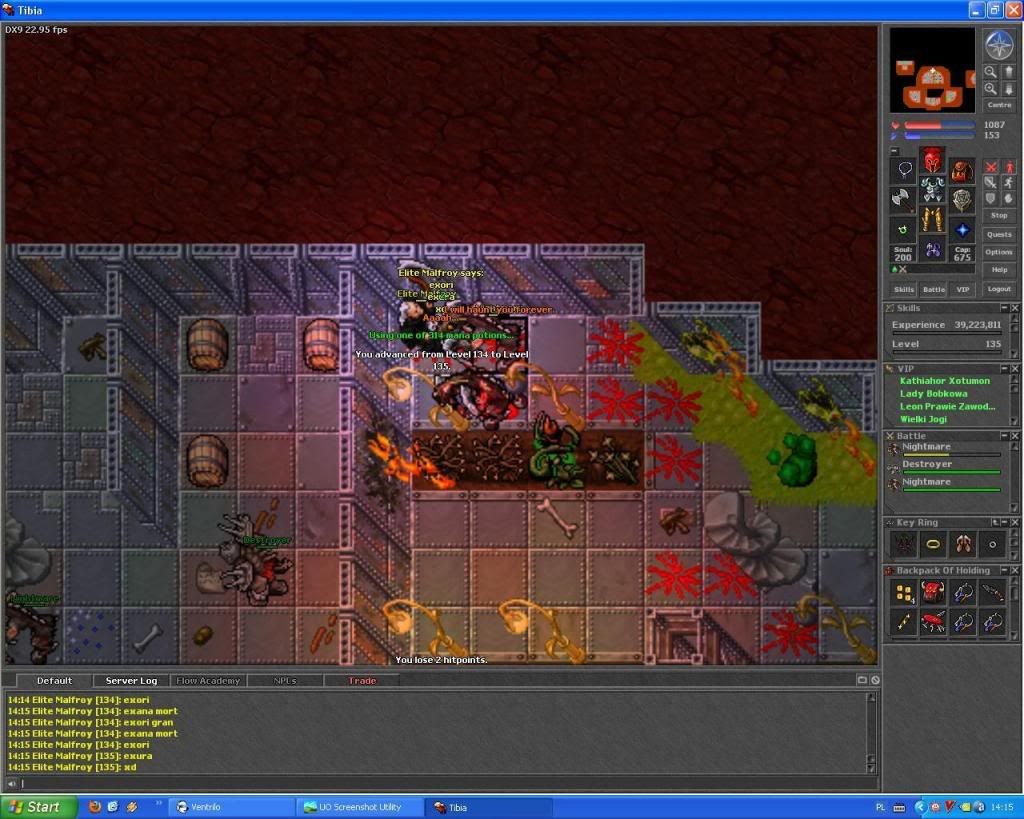The width and height of the screenshot is (1024, 819).
Task: Open the Quests log
Action: [x=998, y=234]
